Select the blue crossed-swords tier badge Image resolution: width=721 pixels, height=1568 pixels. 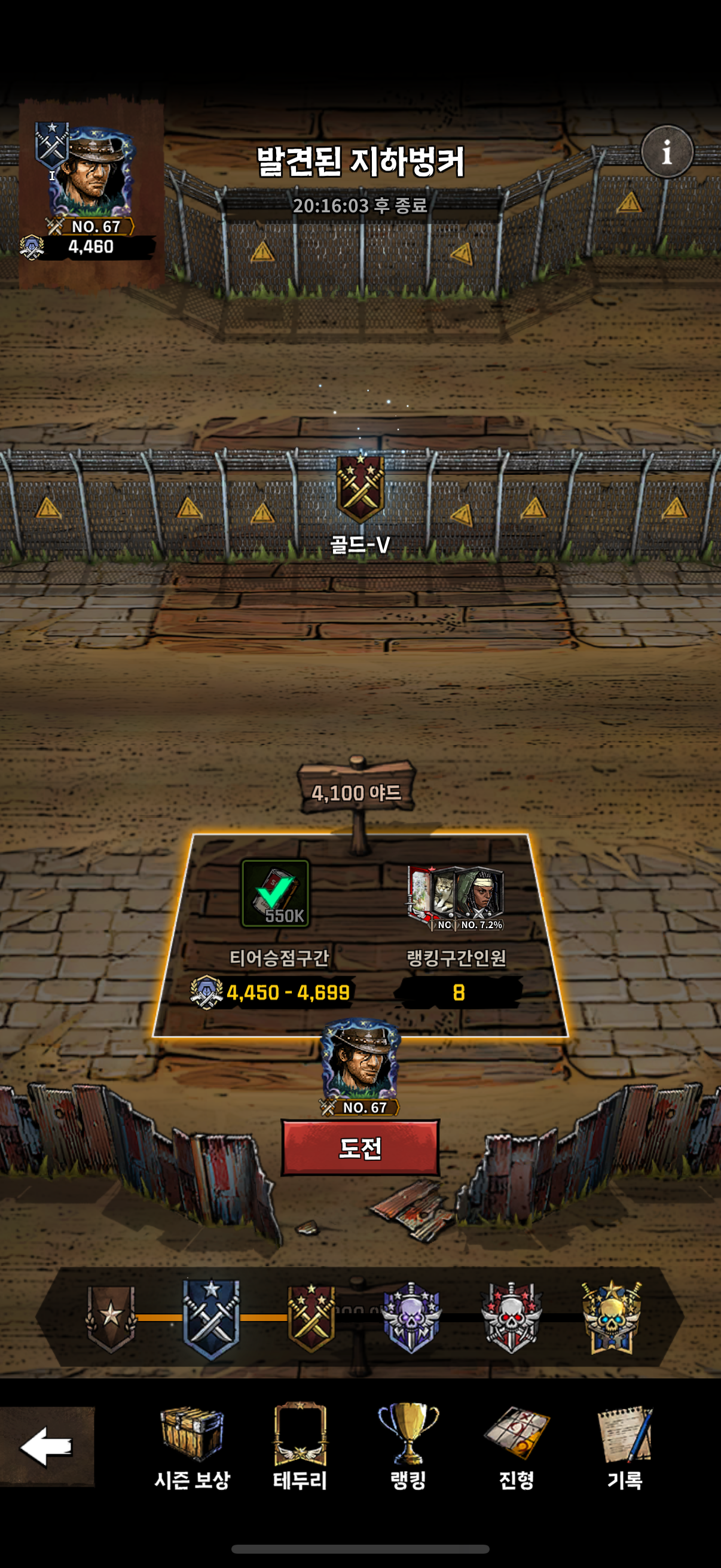(x=211, y=1317)
